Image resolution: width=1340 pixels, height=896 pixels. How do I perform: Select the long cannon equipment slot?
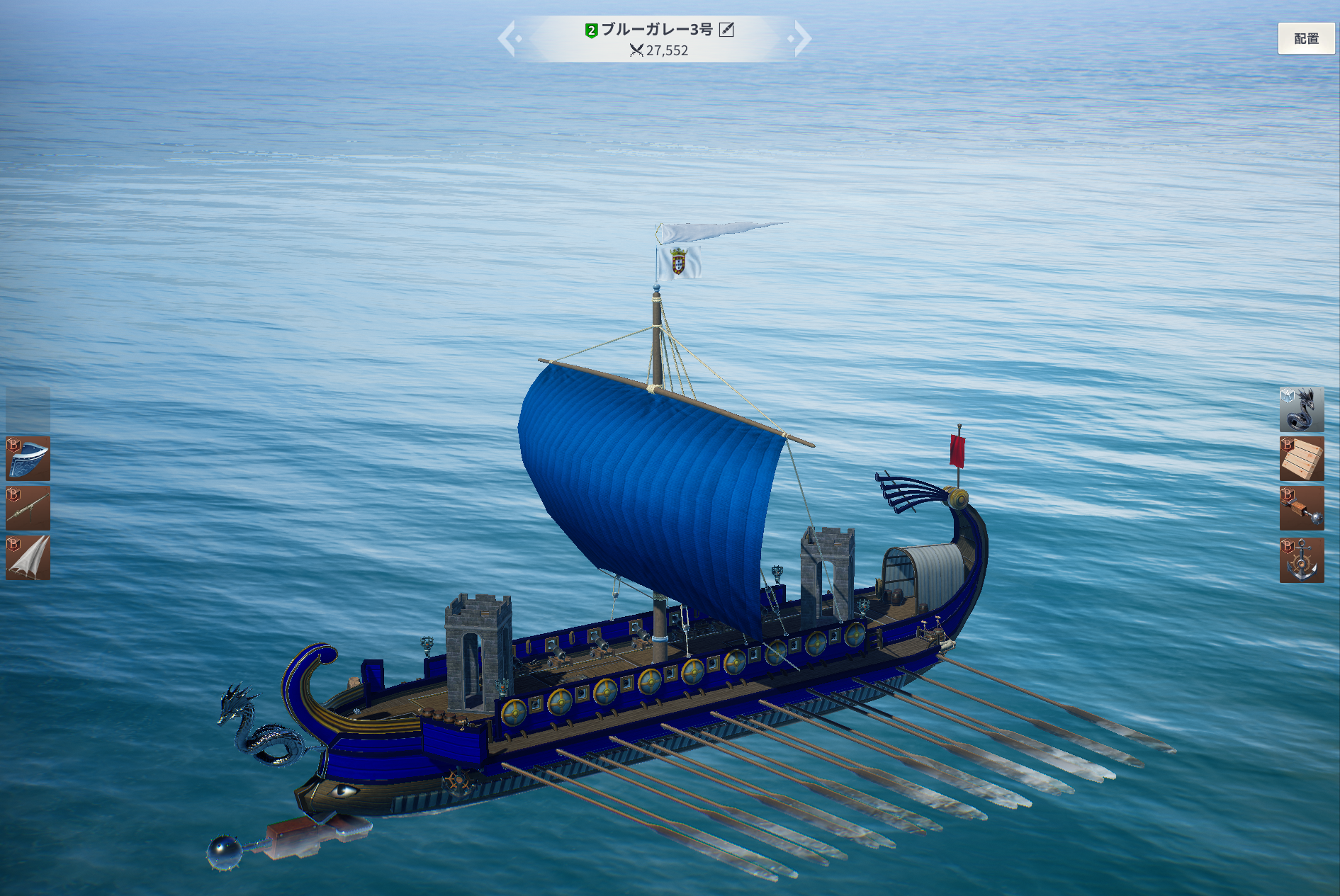(28, 508)
